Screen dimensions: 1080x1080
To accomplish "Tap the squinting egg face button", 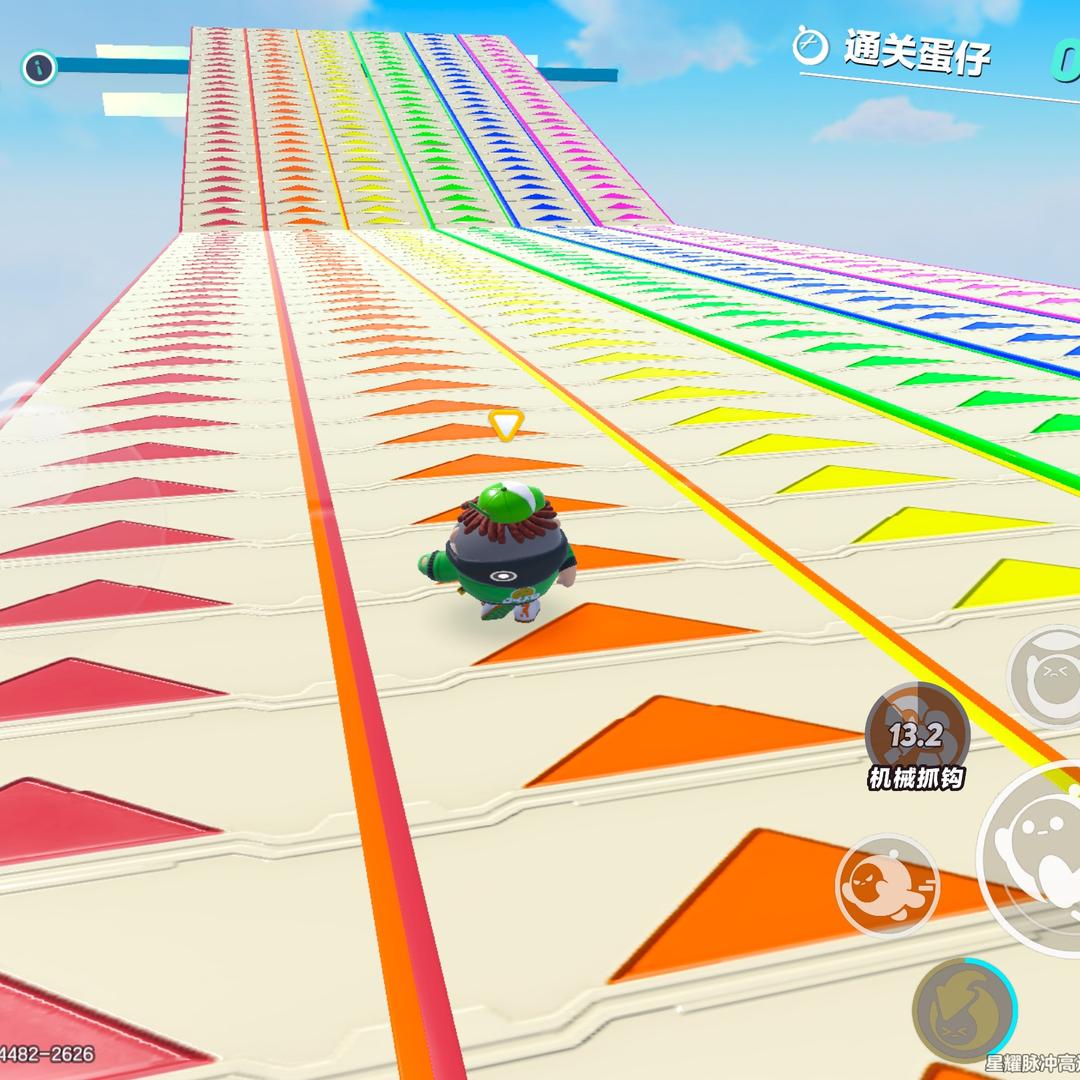I will pos(1047,677).
